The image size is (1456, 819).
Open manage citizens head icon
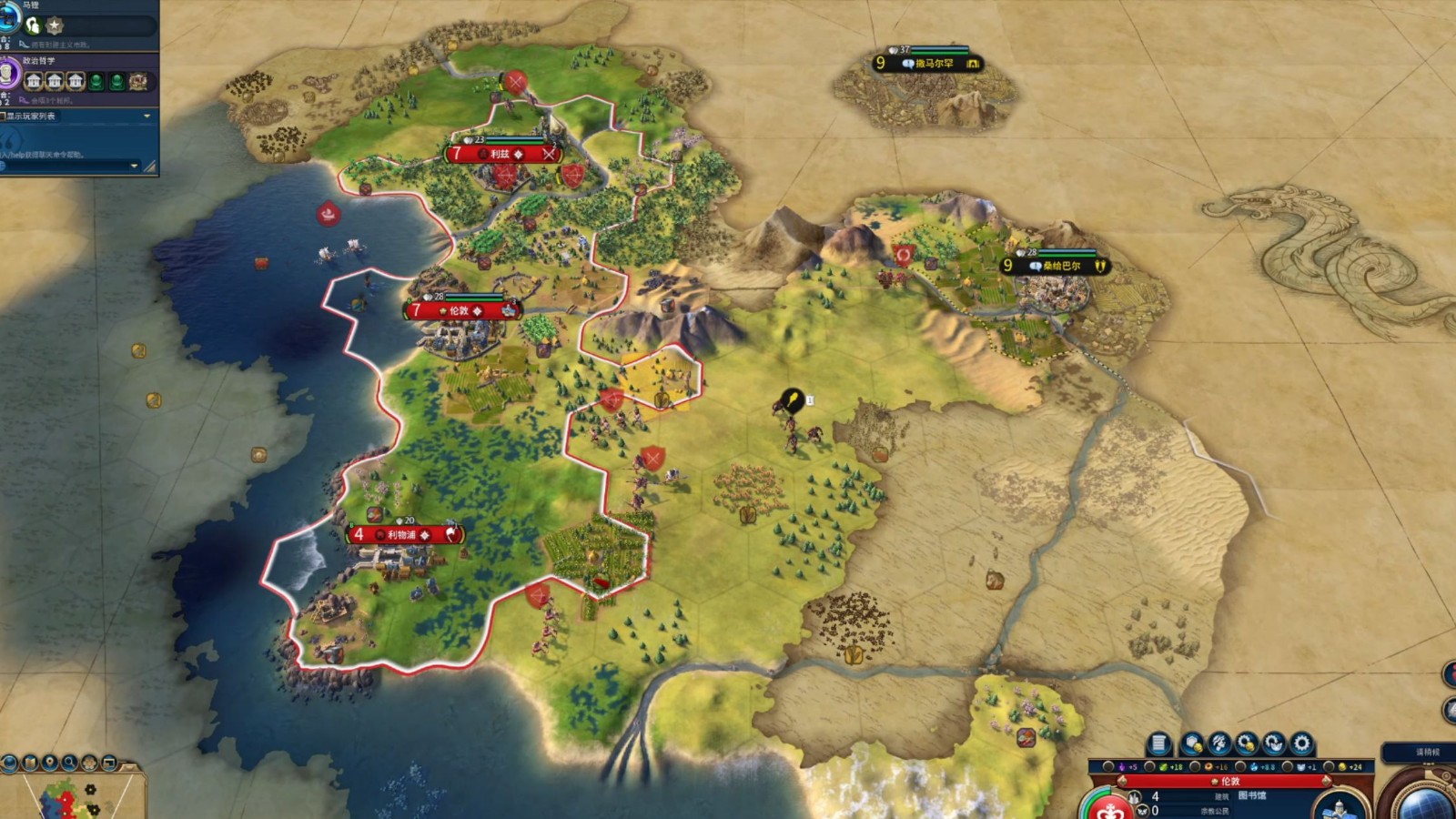(1219, 743)
